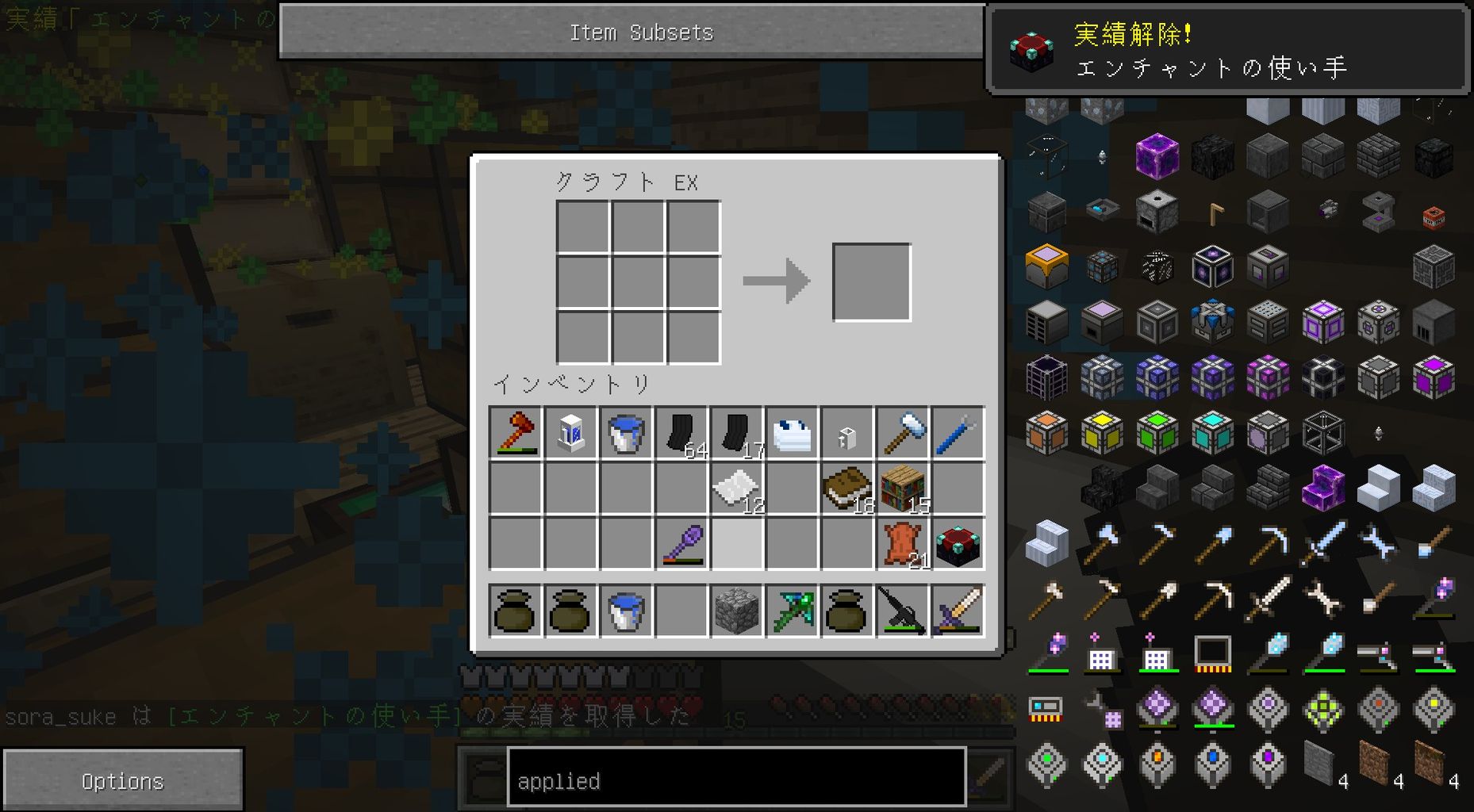Click the center slot of the crafting grid

(x=639, y=282)
